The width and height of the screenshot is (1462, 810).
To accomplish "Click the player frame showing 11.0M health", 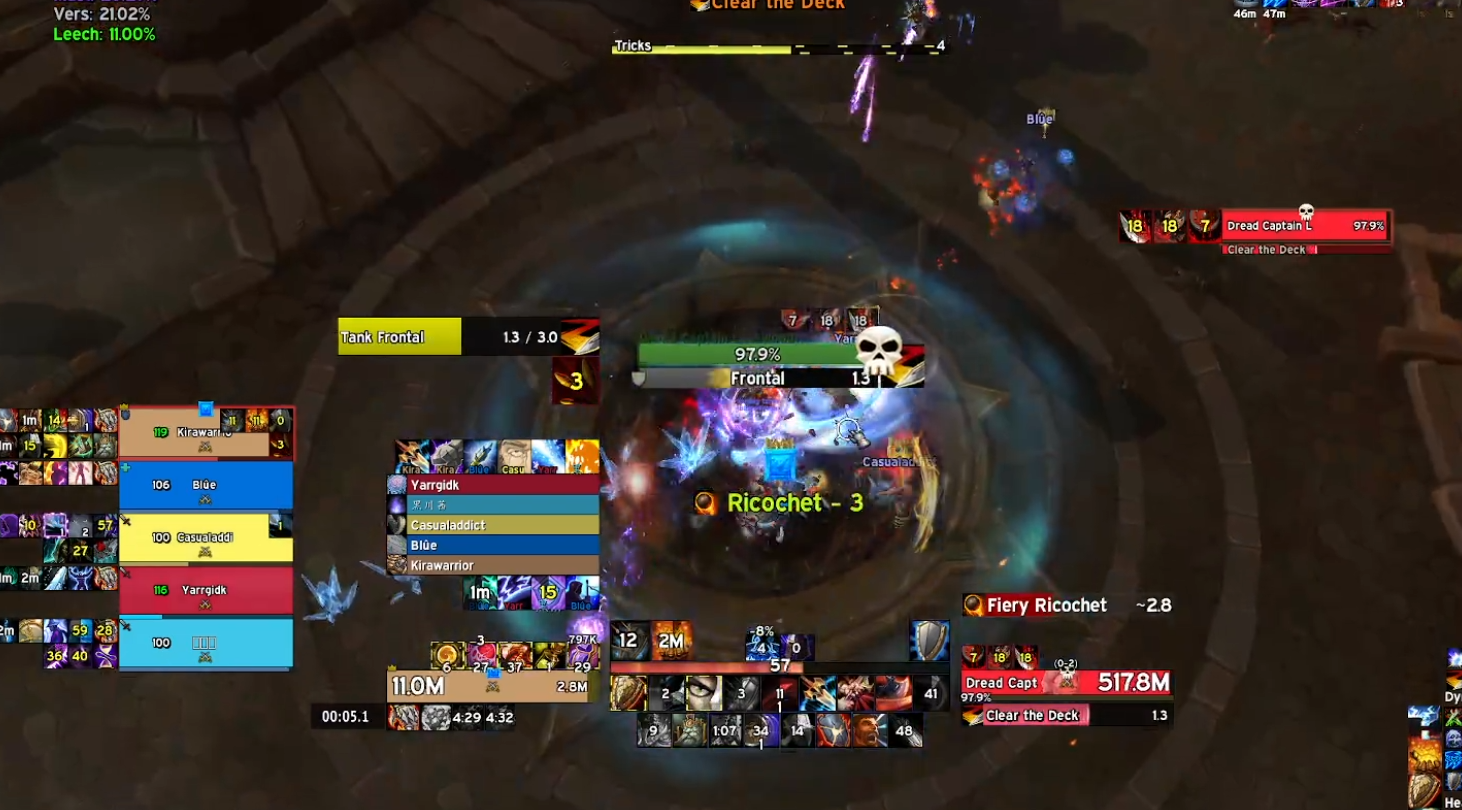I will coord(487,686).
